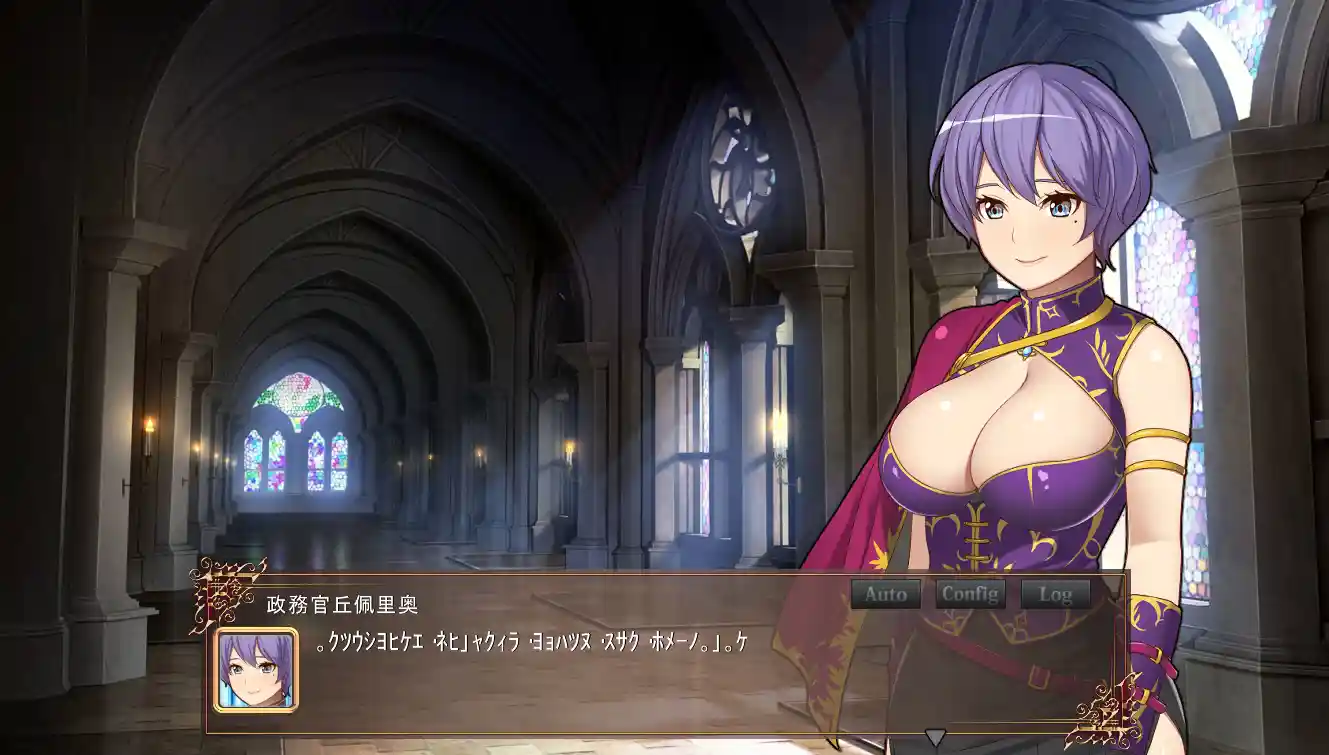This screenshot has width=1329, height=755.
Task: Advance dialogue with the down arrow
Action: 934,738
